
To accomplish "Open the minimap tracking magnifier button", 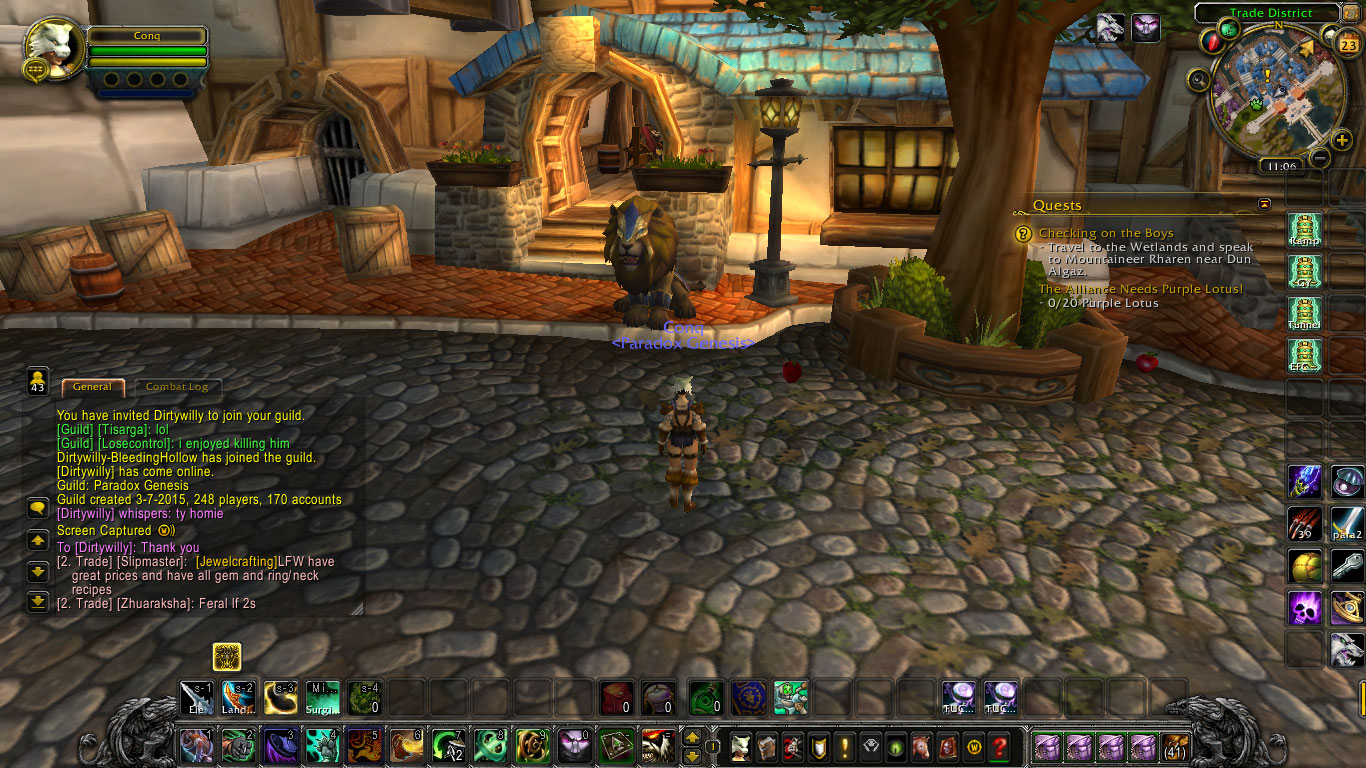I will 1199,79.
